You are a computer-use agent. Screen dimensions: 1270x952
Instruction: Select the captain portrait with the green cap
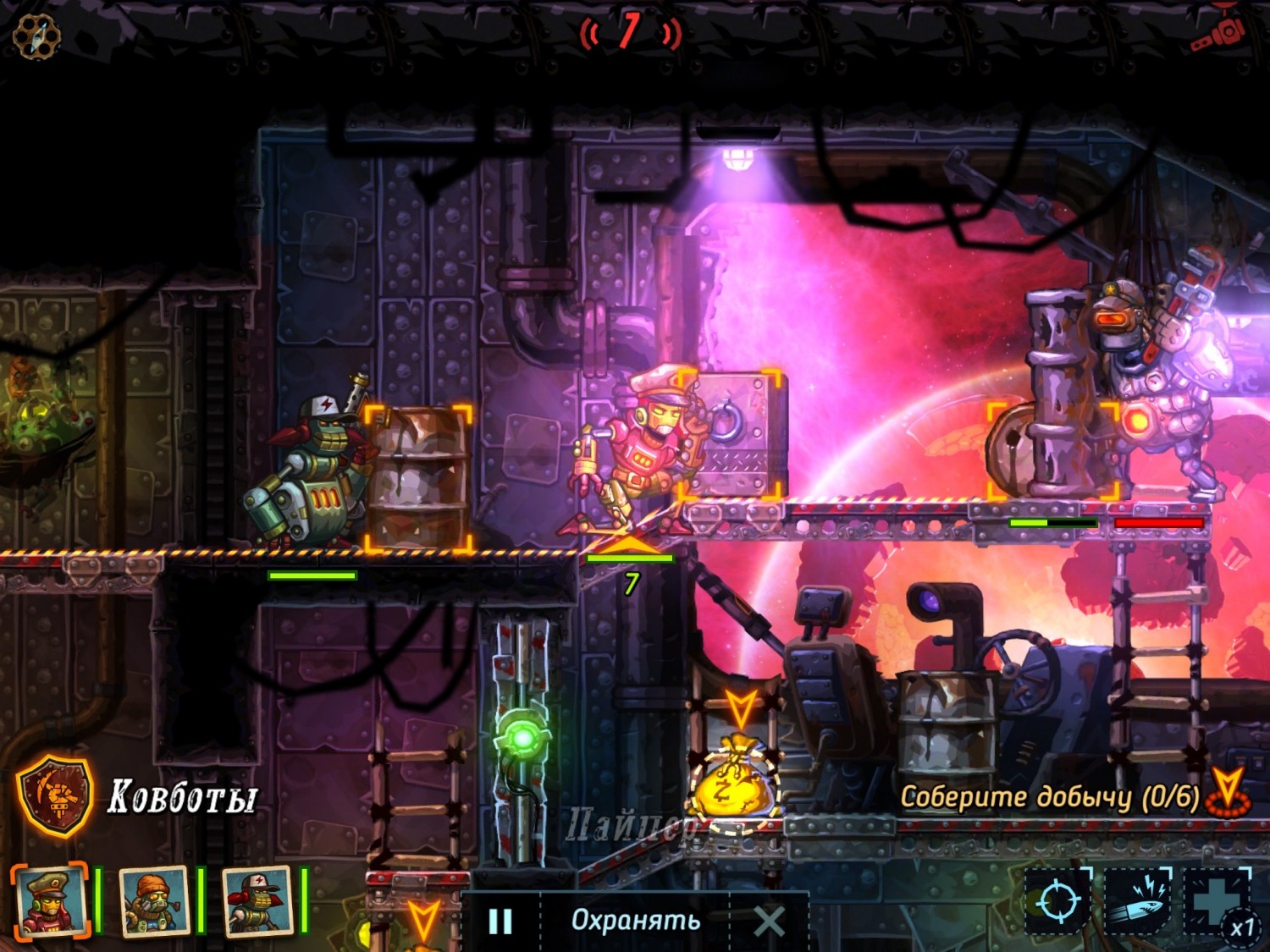click(x=49, y=902)
